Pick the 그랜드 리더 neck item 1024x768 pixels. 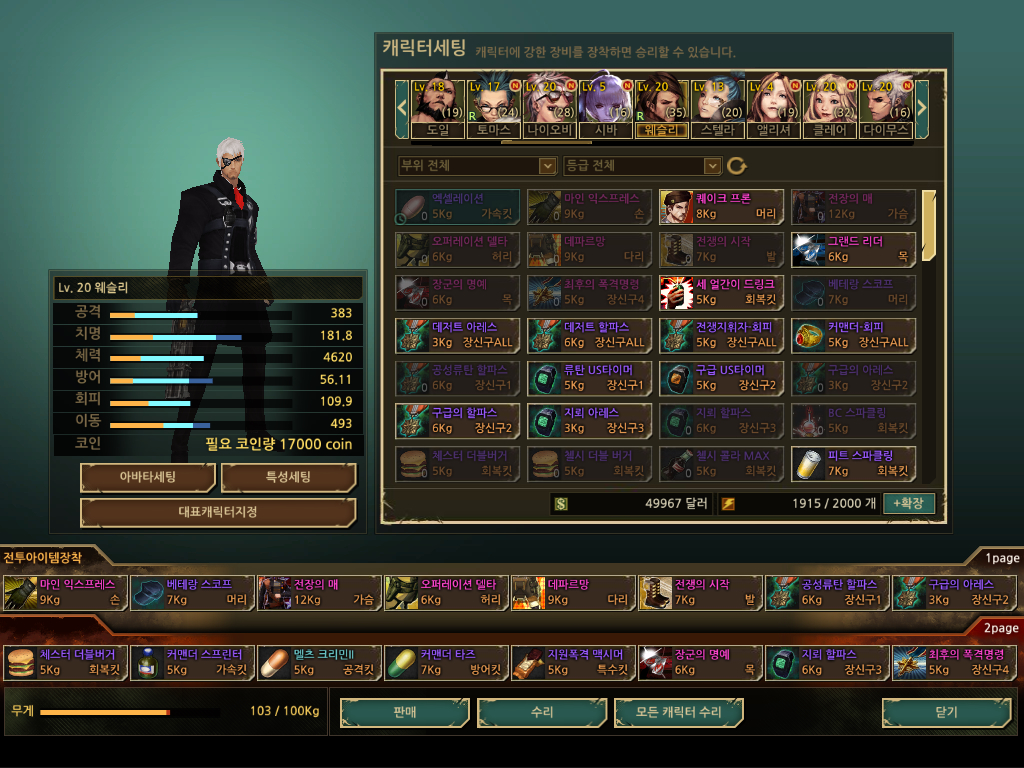(x=853, y=250)
